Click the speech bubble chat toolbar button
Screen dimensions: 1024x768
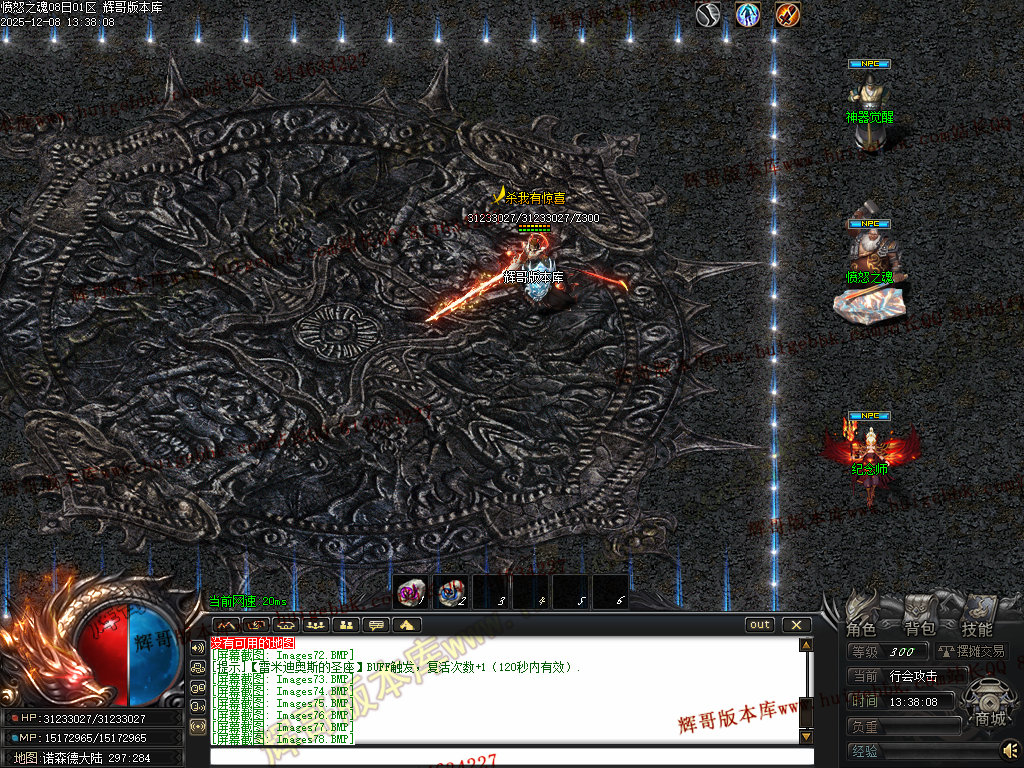click(x=377, y=625)
